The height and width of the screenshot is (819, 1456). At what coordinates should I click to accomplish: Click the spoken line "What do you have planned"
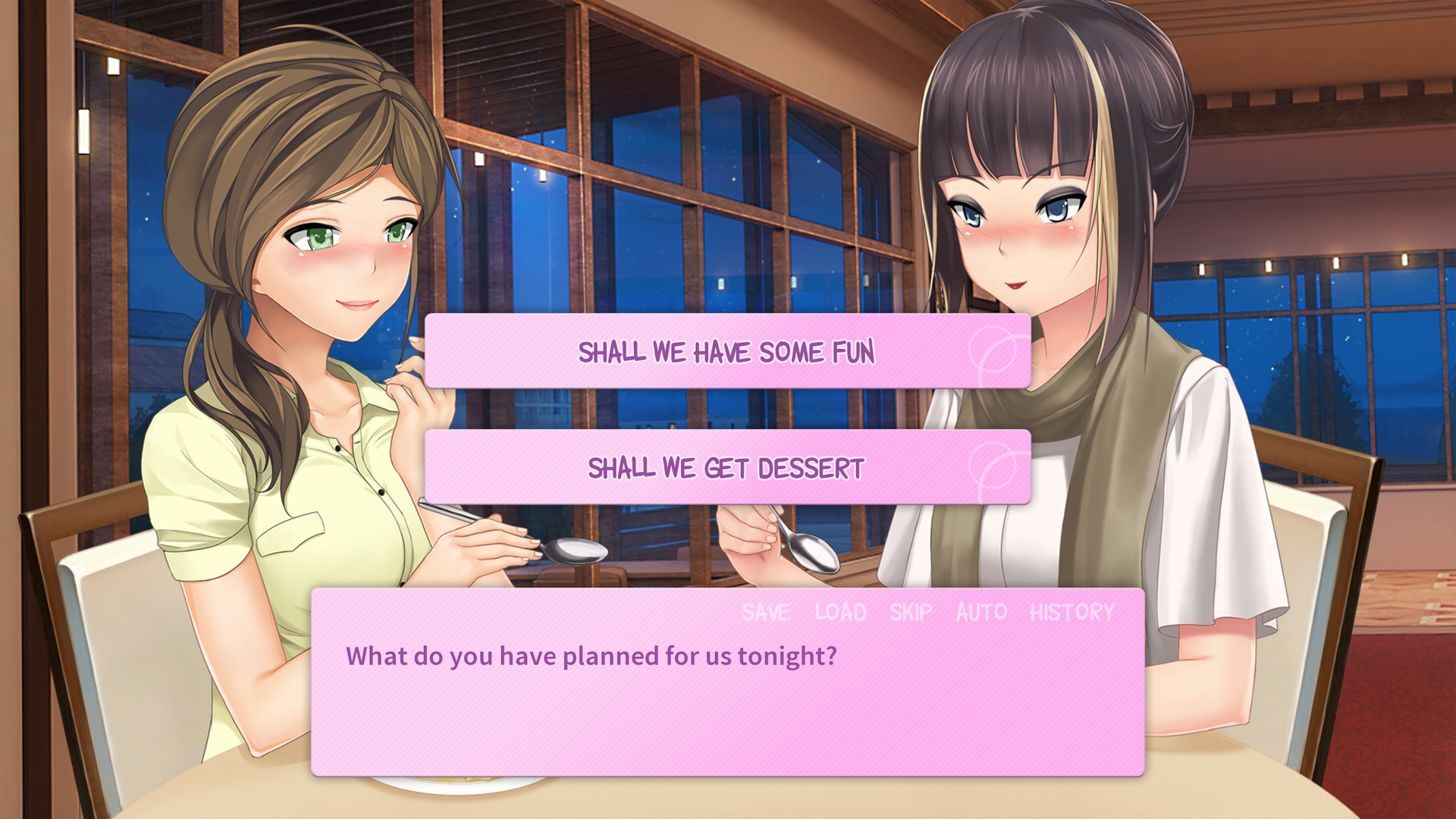pyautogui.click(x=590, y=656)
